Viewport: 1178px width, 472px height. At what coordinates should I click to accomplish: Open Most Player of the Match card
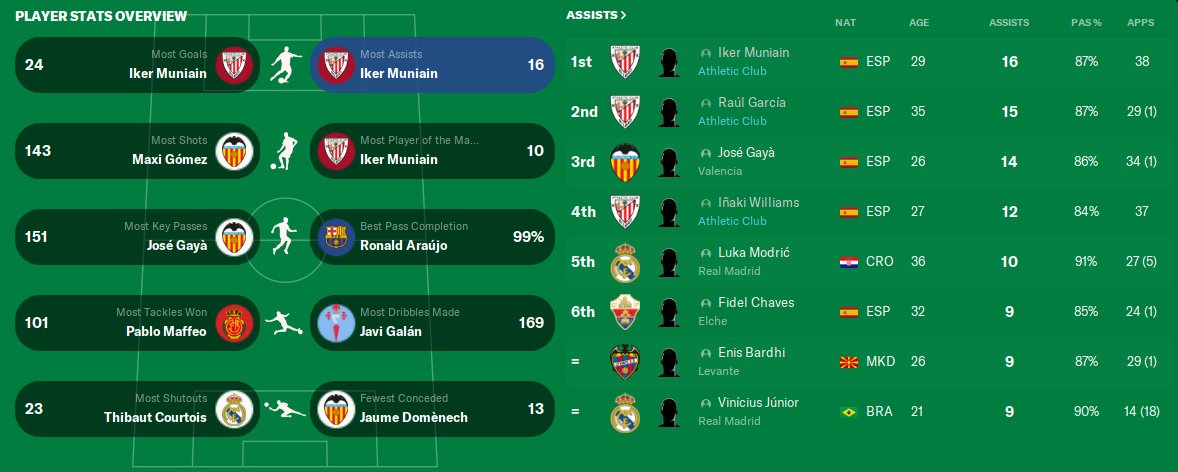(x=432, y=151)
